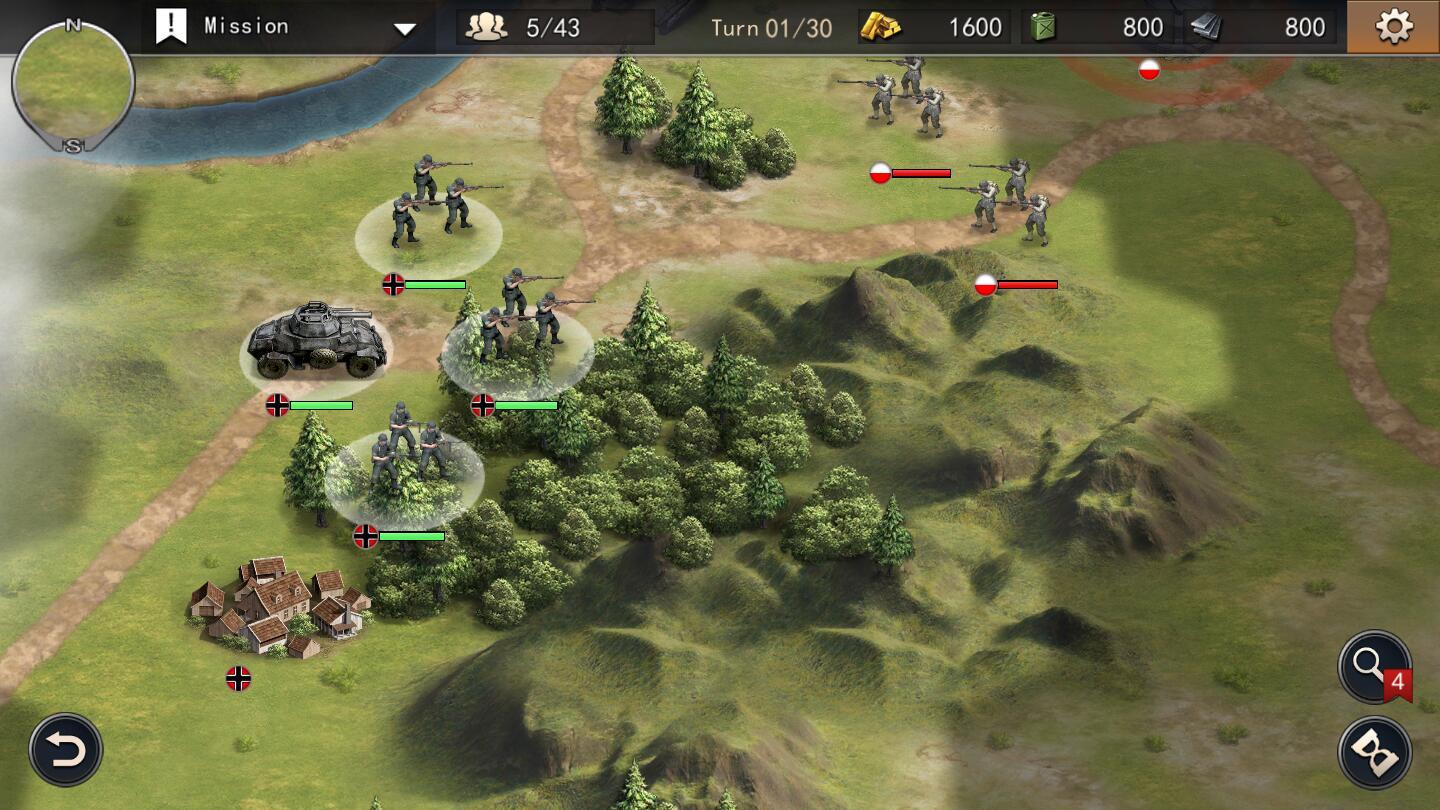The width and height of the screenshot is (1440, 810).
Task: Tap the undo back arrow button
Action: tap(66, 750)
